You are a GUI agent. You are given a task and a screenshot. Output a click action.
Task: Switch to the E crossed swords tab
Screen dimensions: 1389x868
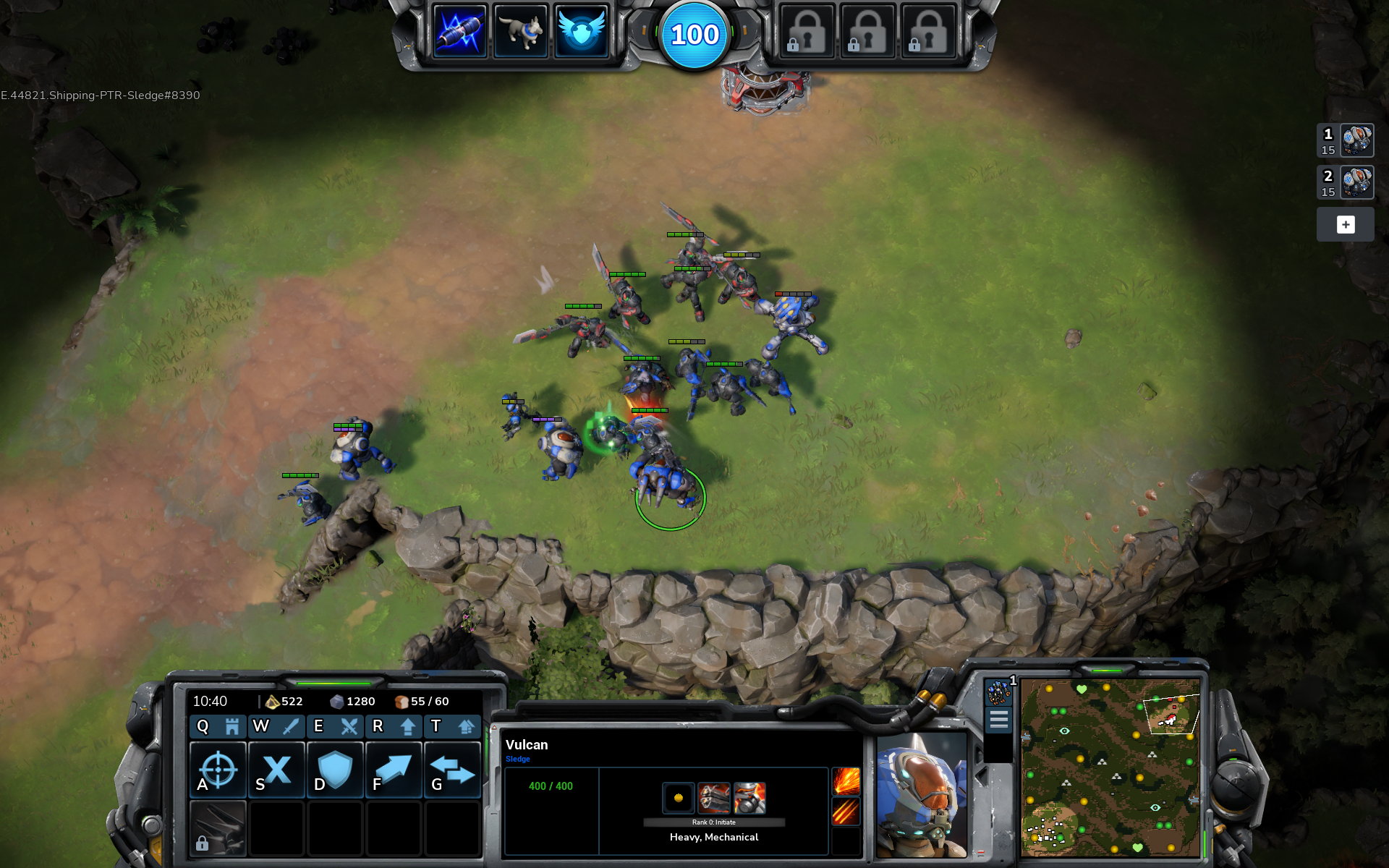point(335,726)
